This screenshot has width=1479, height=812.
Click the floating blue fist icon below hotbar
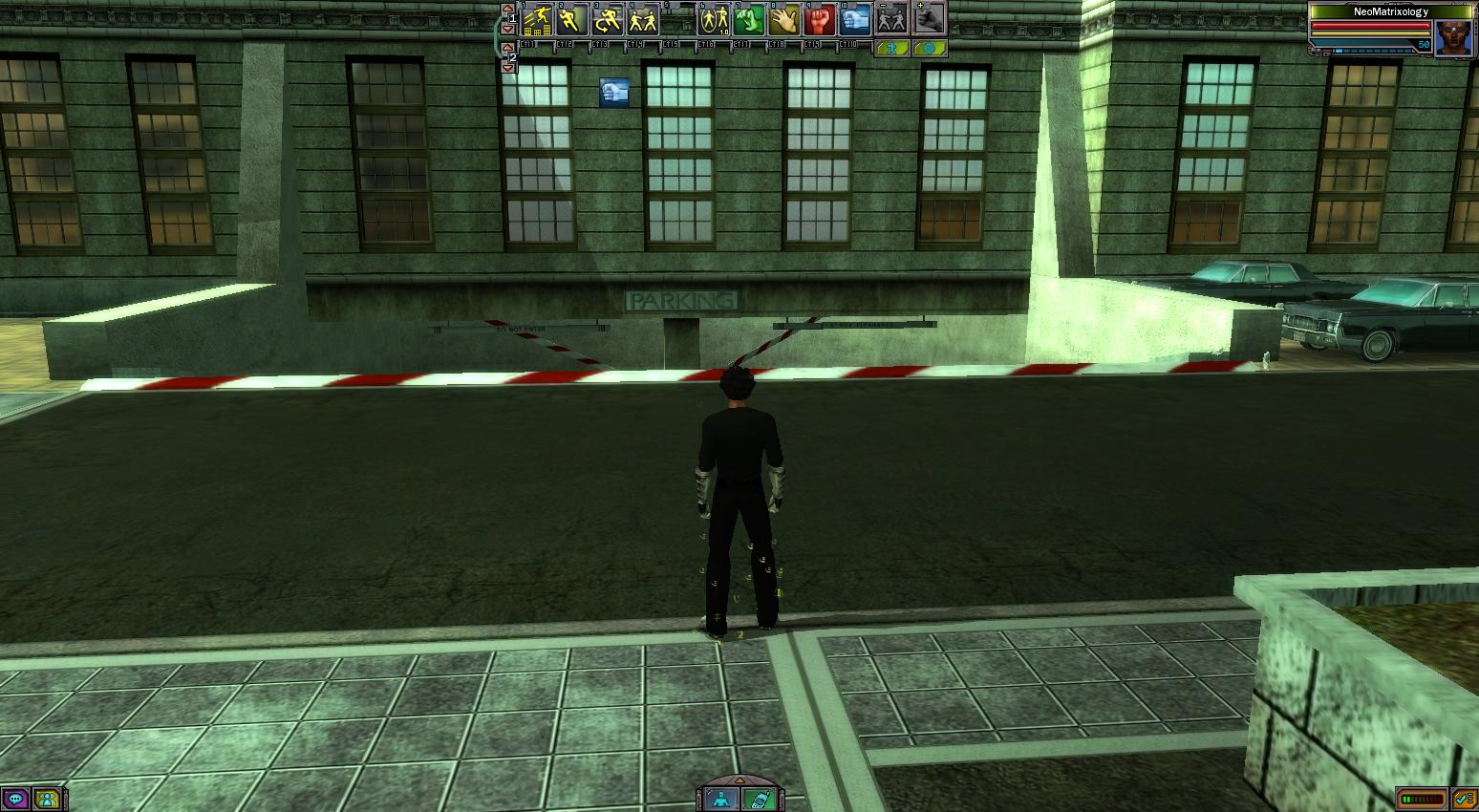coord(614,93)
